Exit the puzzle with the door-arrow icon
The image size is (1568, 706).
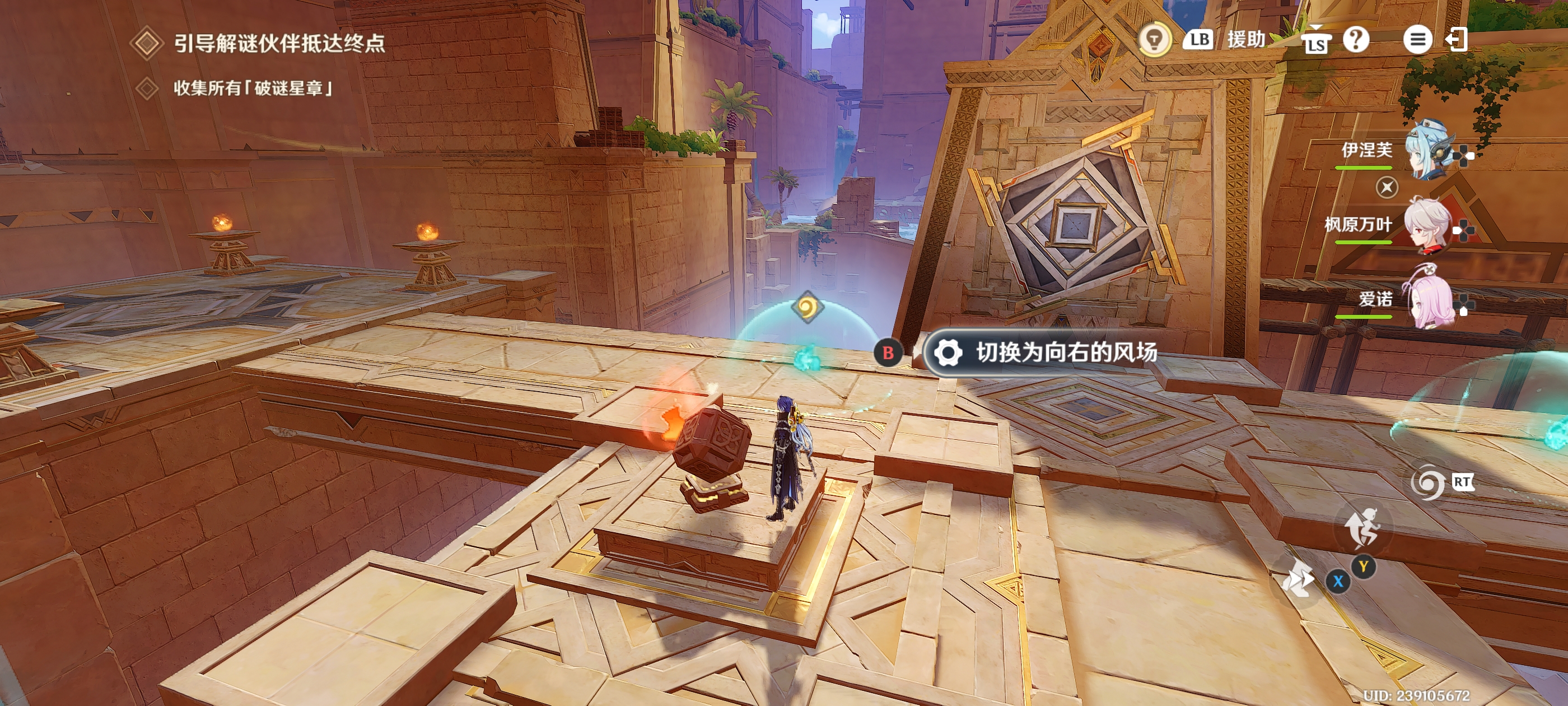(x=1456, y=40)
